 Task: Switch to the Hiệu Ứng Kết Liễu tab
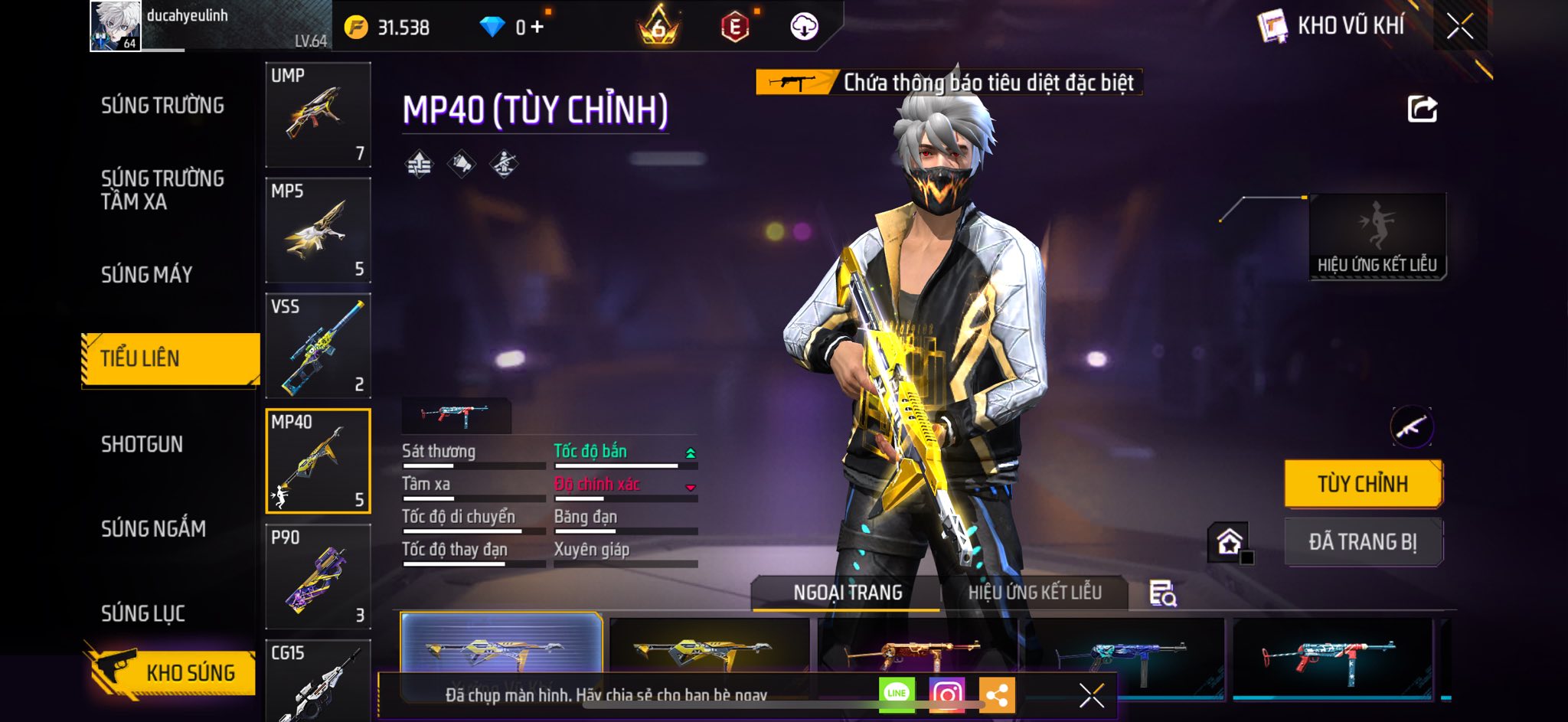click(x=1034, y=593)
